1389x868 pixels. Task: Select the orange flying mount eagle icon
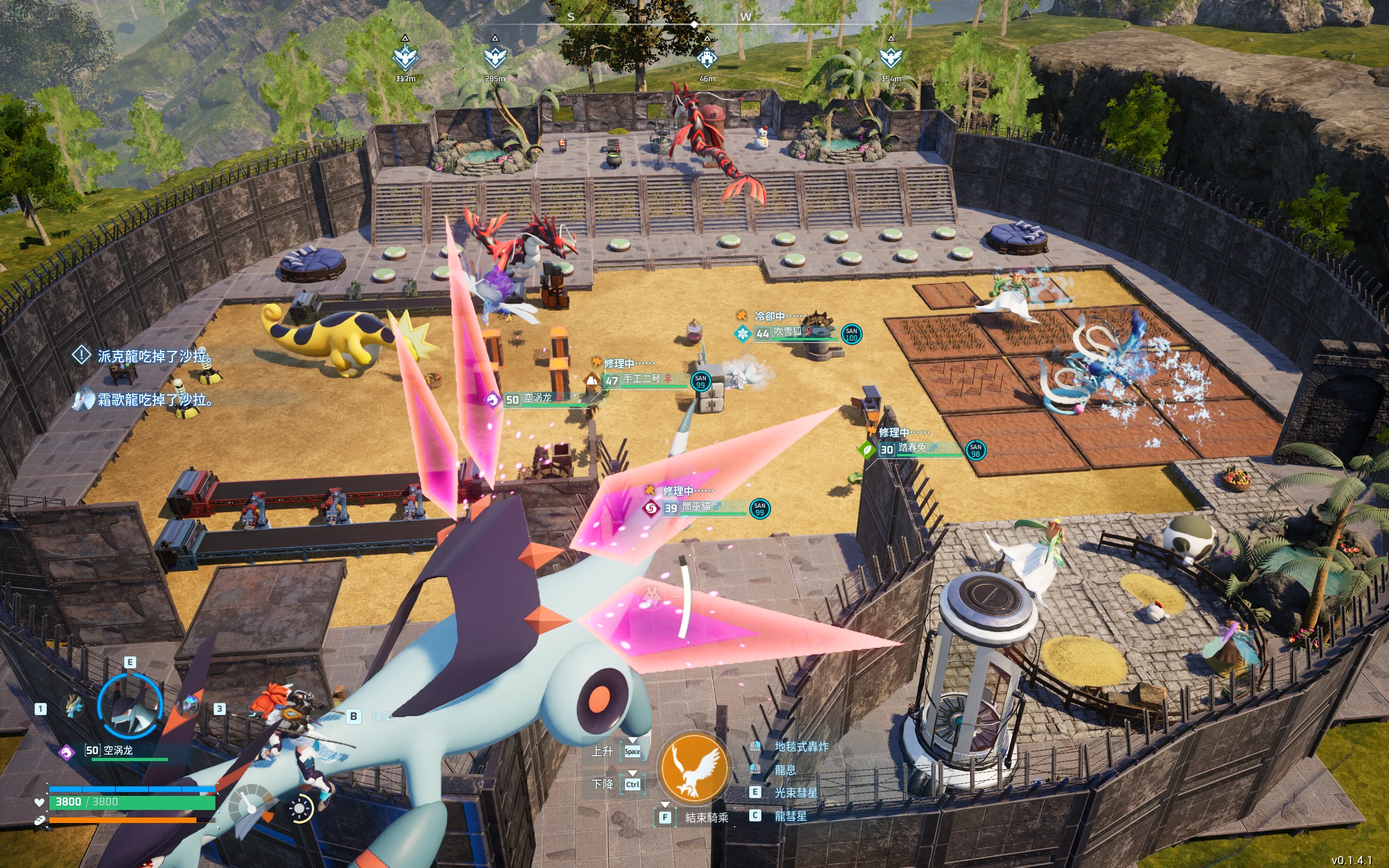[694, 768]
